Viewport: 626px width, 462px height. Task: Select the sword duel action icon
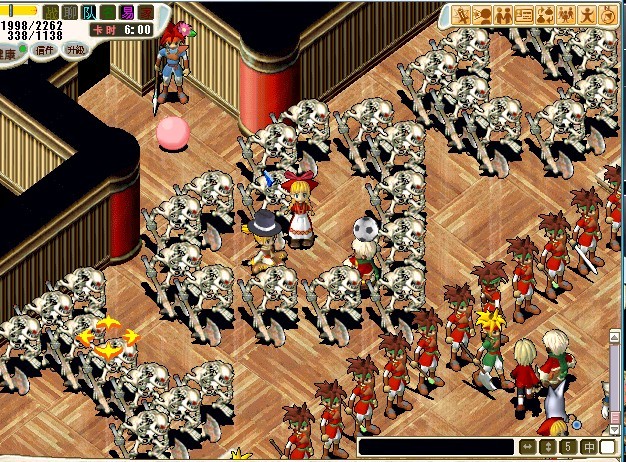point(463,15)
